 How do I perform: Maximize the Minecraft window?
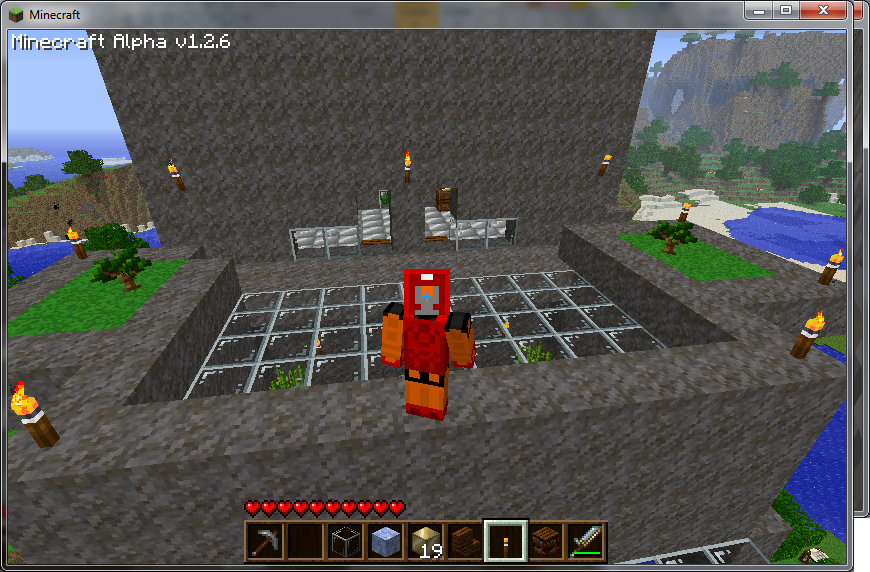click(786, 10)
